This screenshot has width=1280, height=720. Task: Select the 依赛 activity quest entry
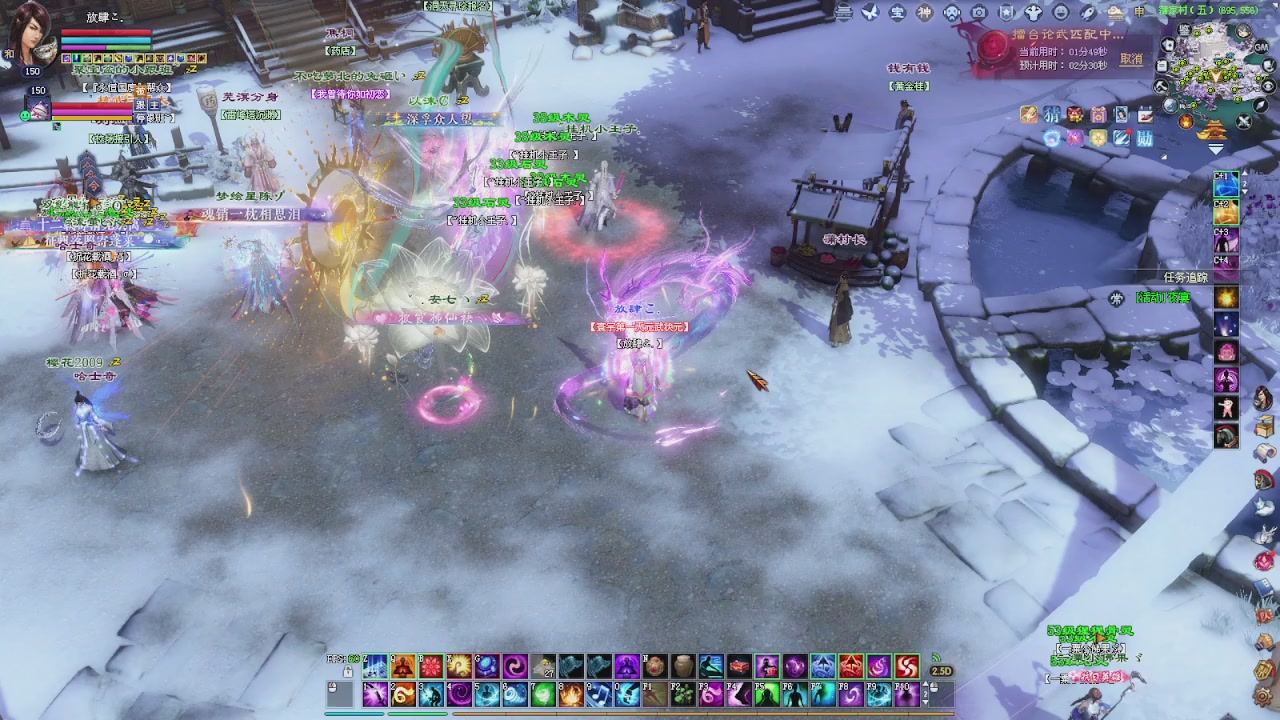1163,298
